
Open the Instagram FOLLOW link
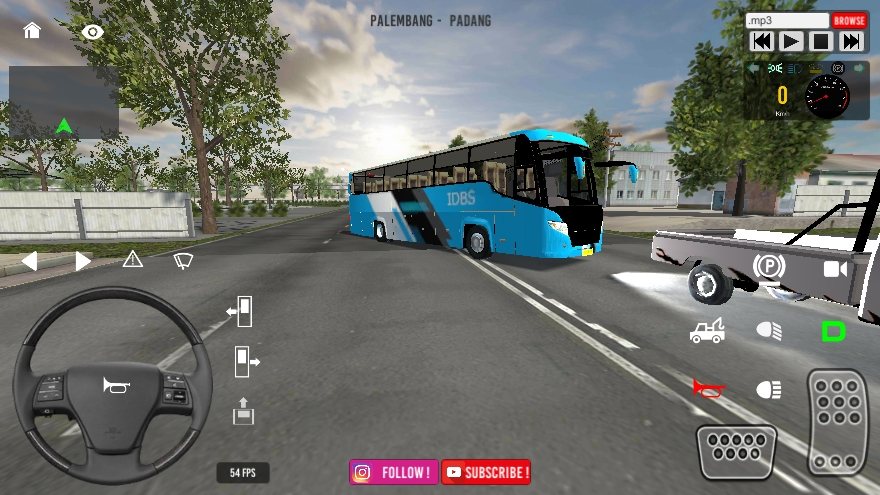click(394, 472)
